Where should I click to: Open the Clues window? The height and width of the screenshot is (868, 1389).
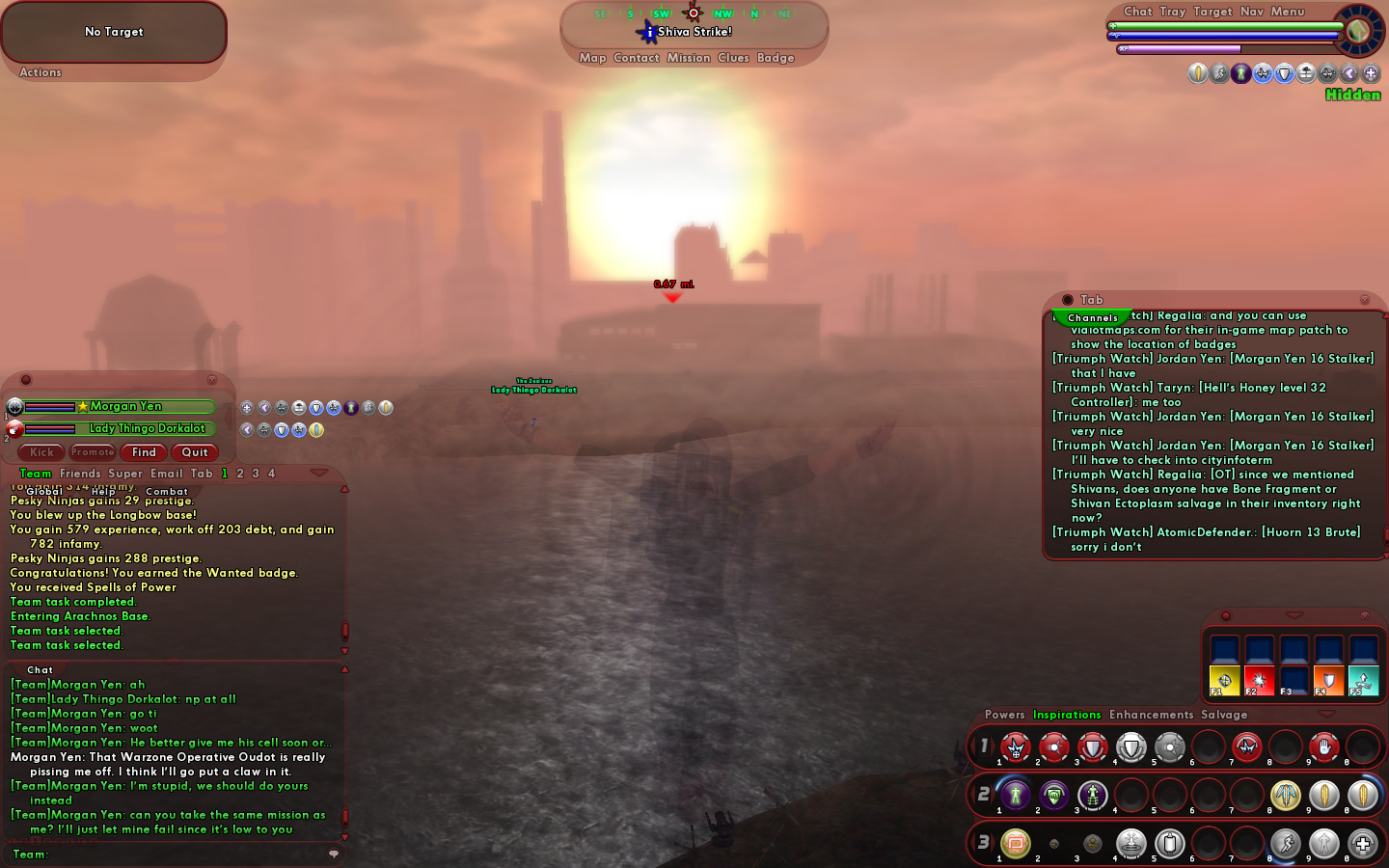733,58
